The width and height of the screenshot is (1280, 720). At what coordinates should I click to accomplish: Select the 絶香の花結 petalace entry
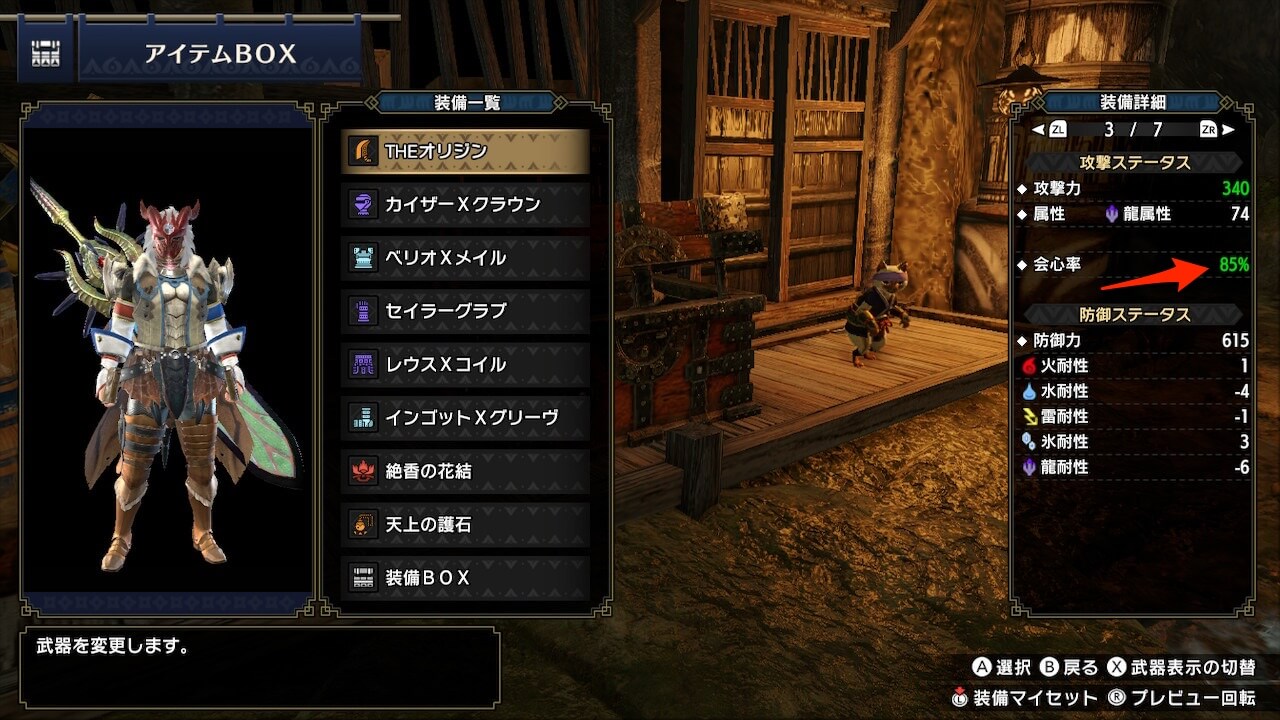tap(465, 471)
